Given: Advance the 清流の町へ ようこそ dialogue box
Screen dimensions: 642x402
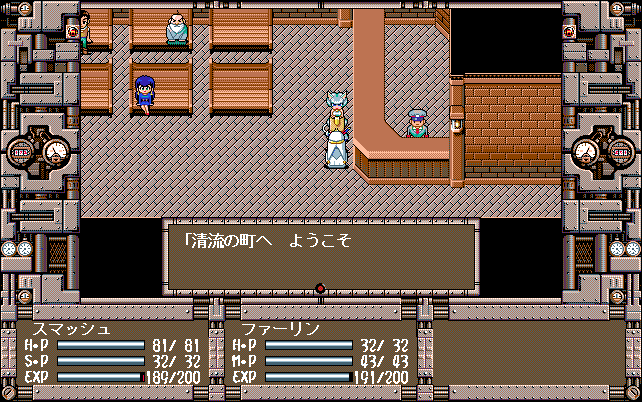Looking at the screenshot, I should pos(320,255).
